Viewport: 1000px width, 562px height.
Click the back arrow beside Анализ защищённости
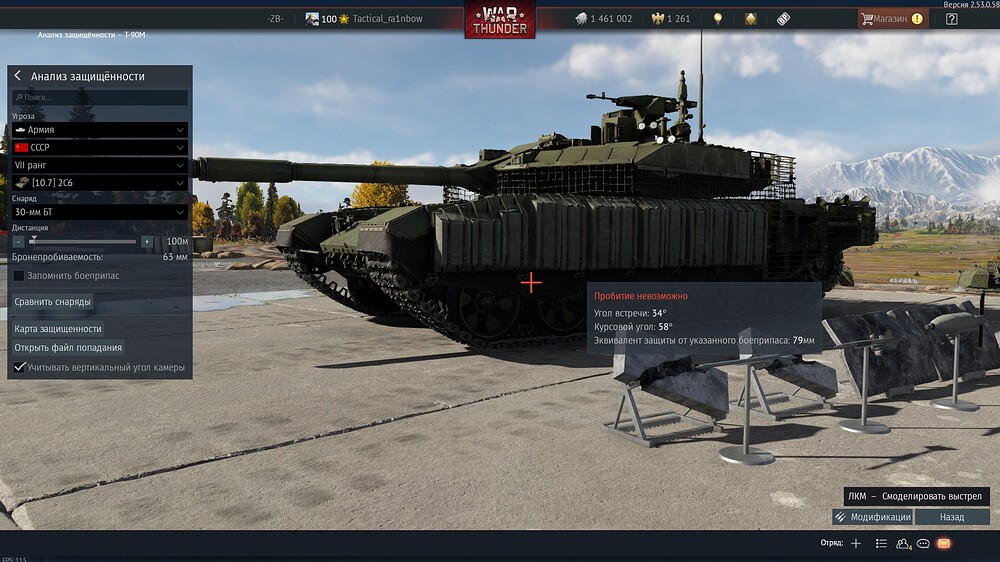[18, 76]
